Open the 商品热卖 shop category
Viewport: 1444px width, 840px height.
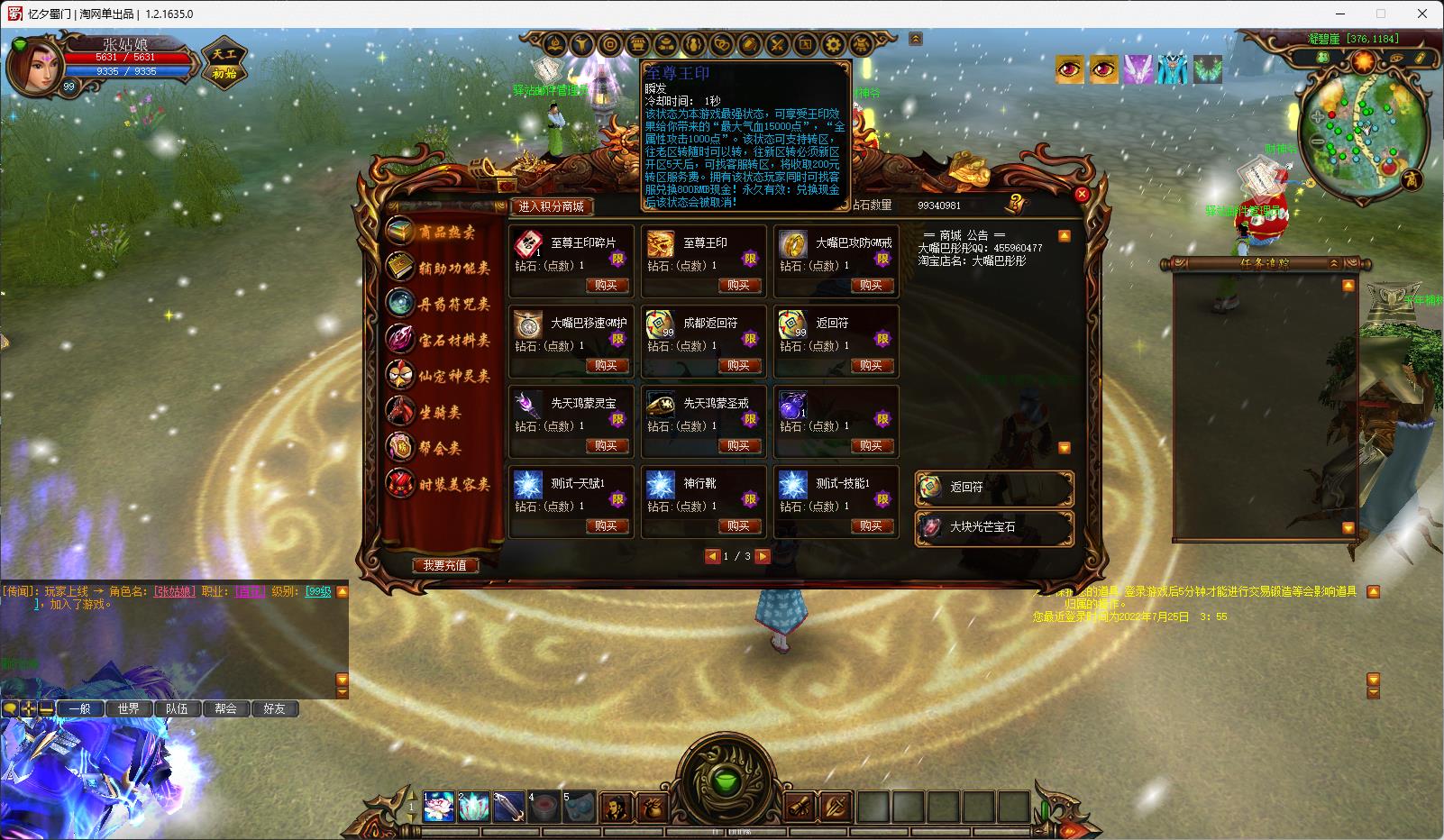441,233
